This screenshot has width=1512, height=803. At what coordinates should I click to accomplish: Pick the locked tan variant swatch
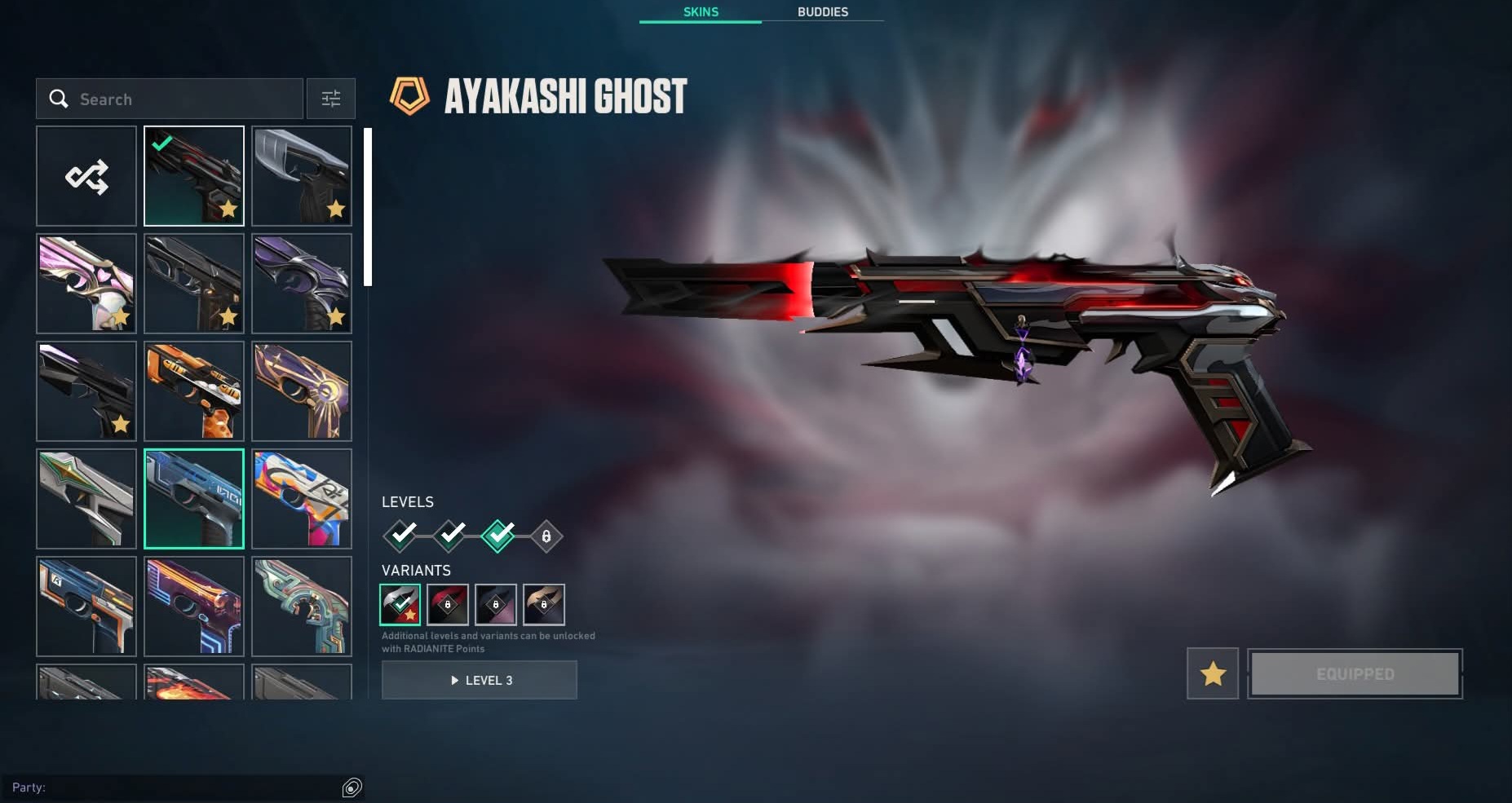point(544,605)
